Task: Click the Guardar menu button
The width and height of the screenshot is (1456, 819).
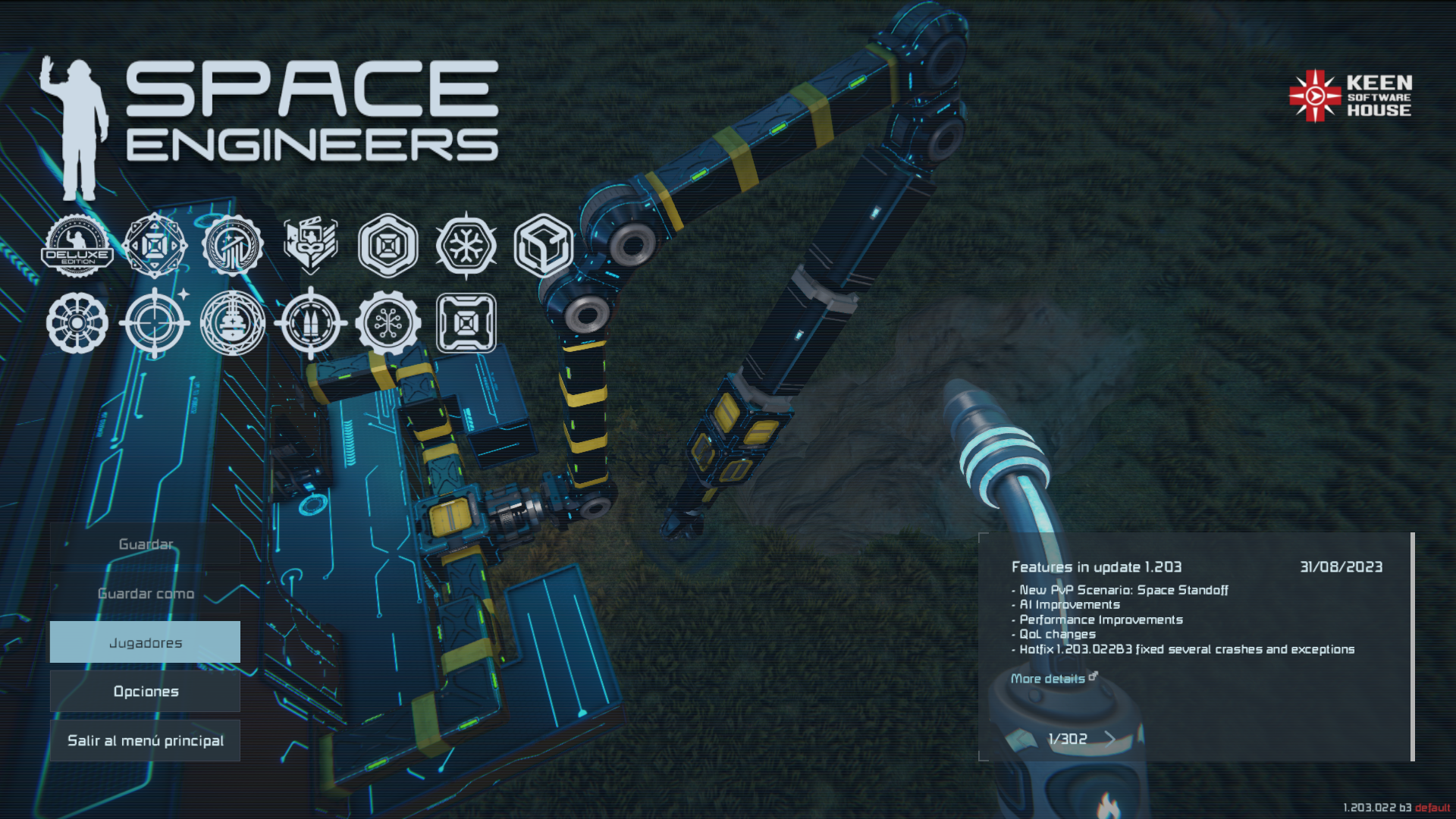Action: [145, 544]
